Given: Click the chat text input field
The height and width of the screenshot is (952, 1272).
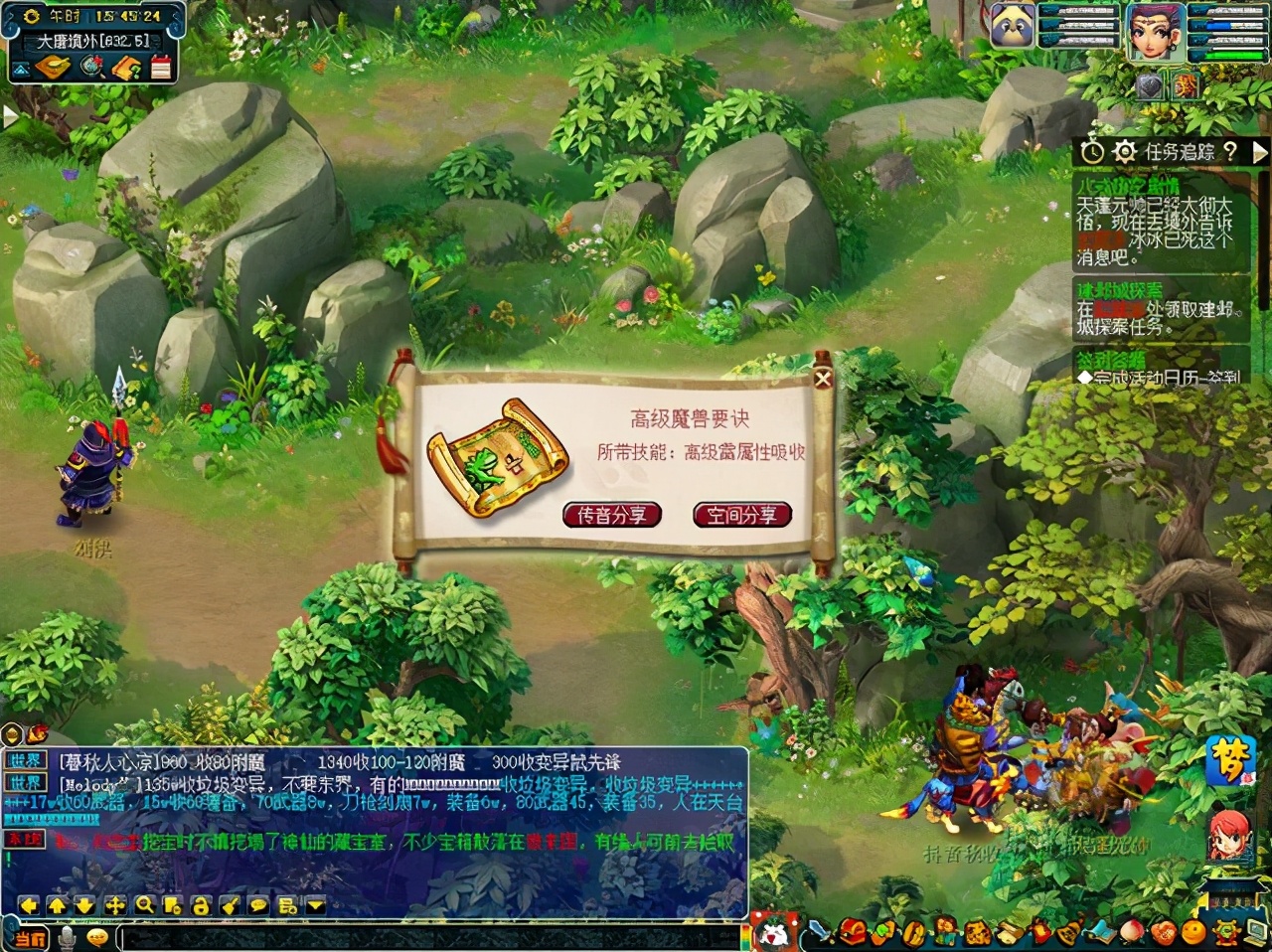Looking at the screenshot, I should [x=427, y=936].
